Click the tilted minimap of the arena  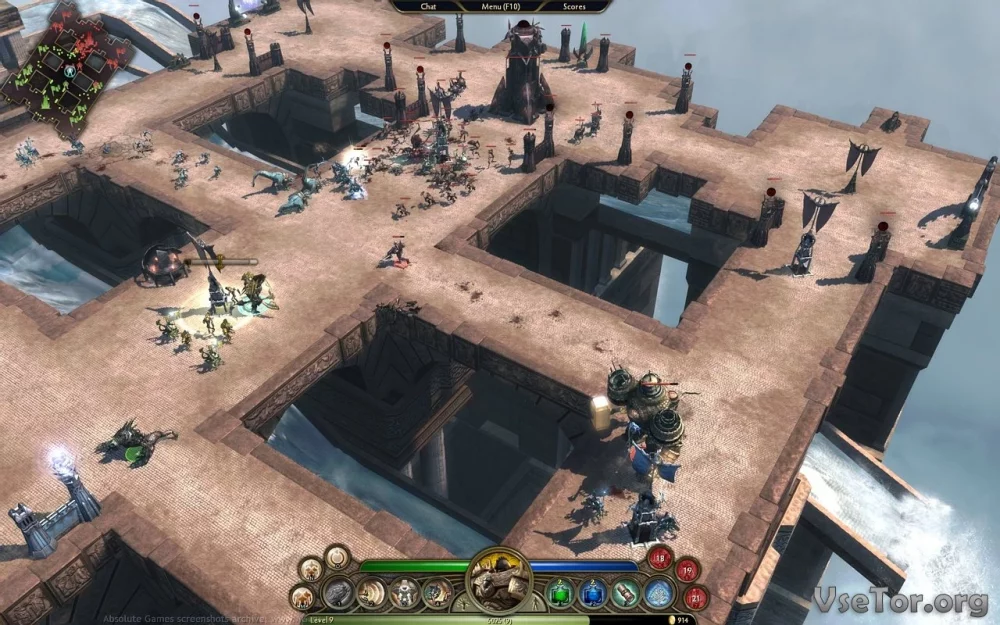point(67,72)
